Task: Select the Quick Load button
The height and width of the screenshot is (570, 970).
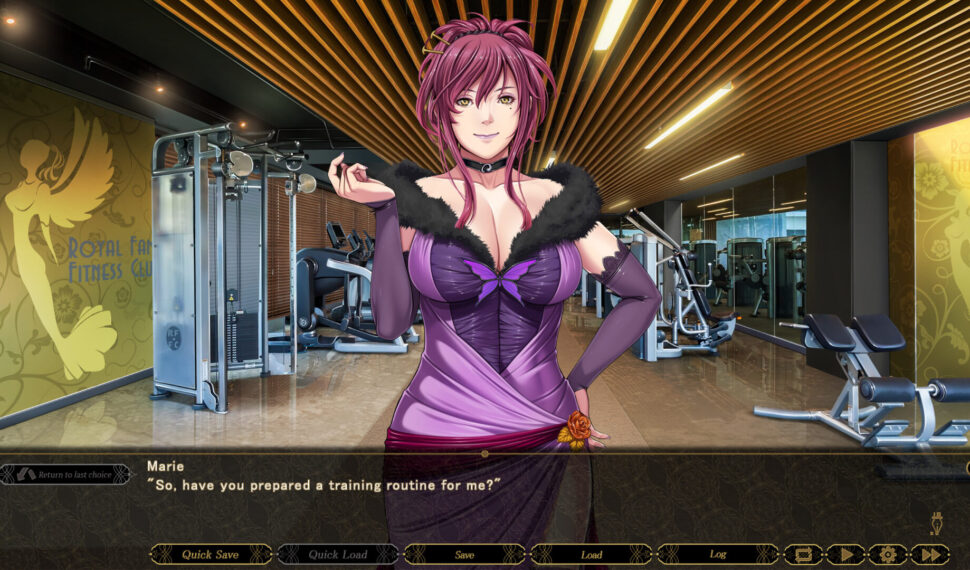Action: click(x=337, y=554)
